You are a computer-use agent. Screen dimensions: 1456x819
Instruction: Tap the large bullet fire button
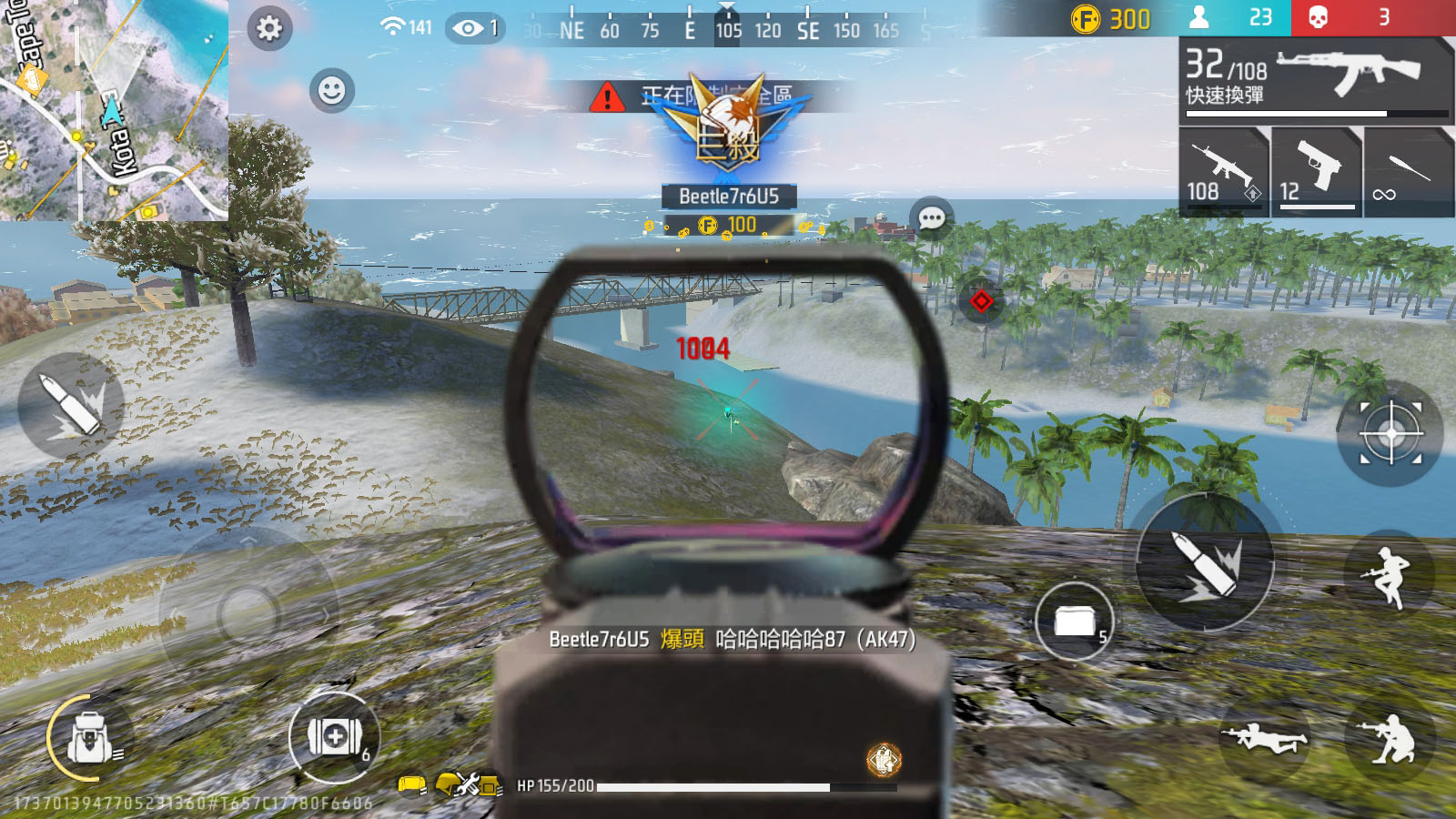pyautogui.click(x=1204, y=563)
